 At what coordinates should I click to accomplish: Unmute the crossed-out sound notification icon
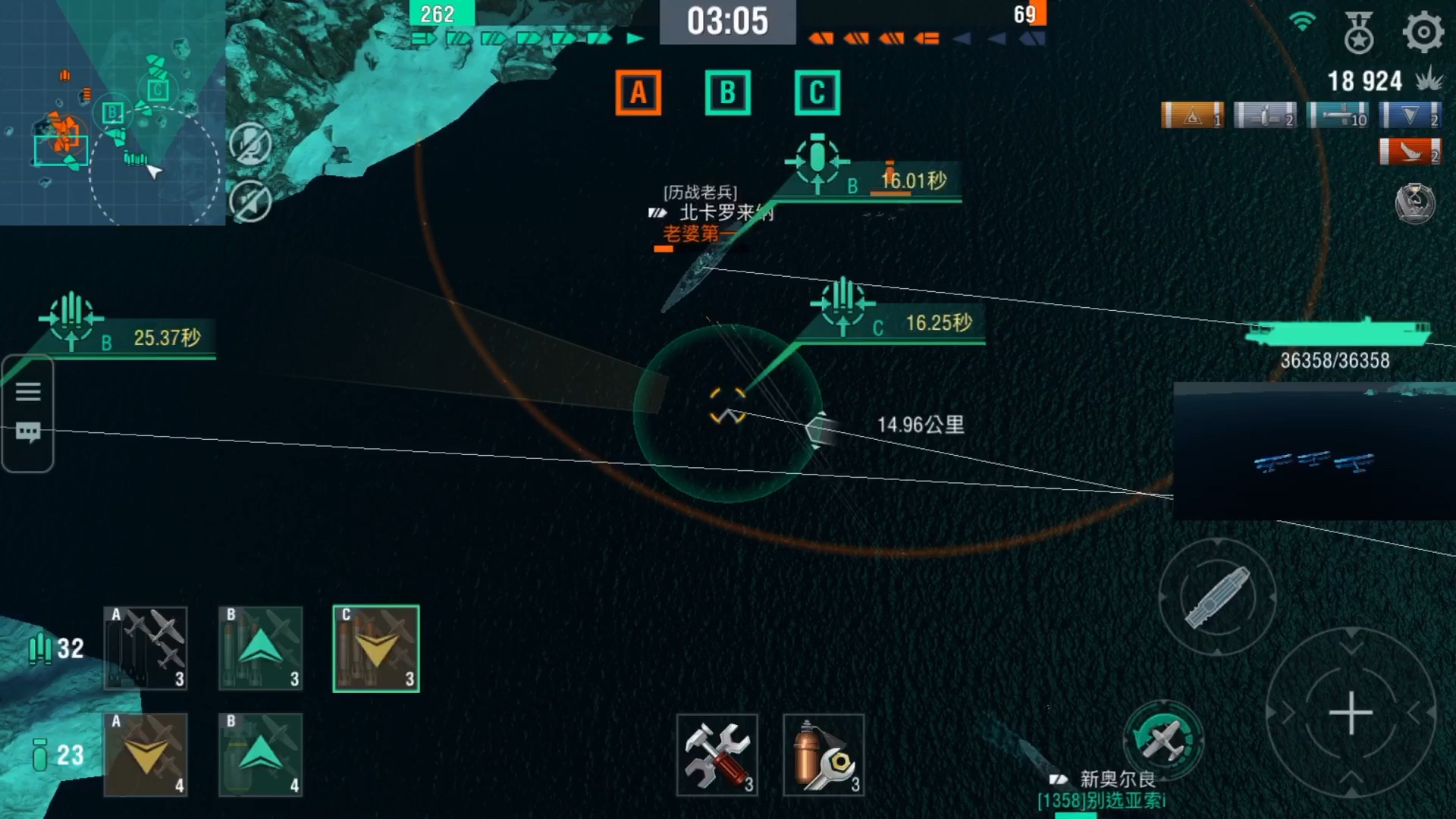[x=250, y=201]
